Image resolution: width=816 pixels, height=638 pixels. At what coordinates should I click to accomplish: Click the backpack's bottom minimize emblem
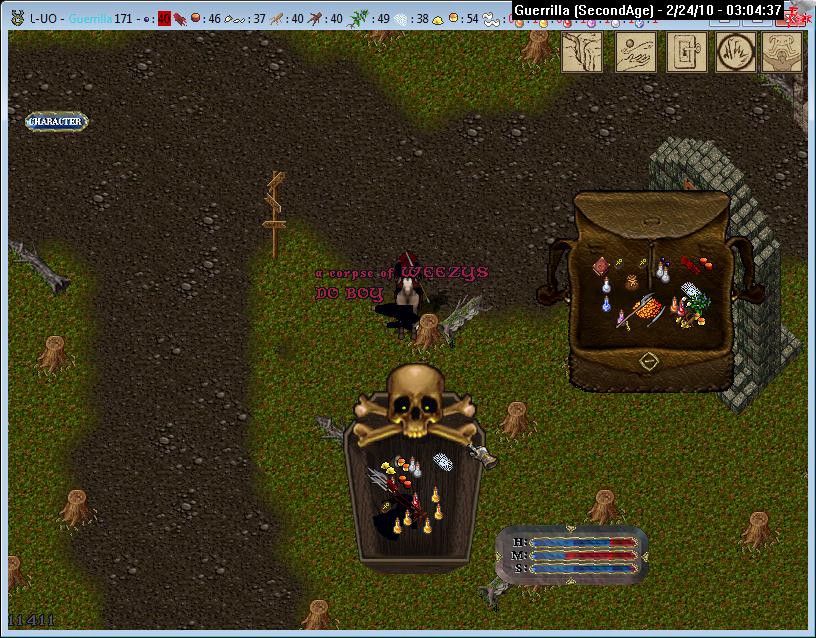coord(647,360)
